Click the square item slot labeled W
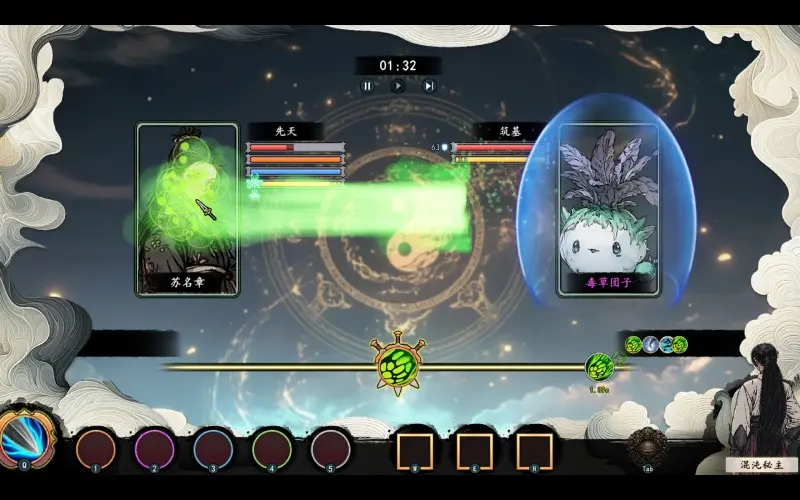 click(x=414, y=450)
